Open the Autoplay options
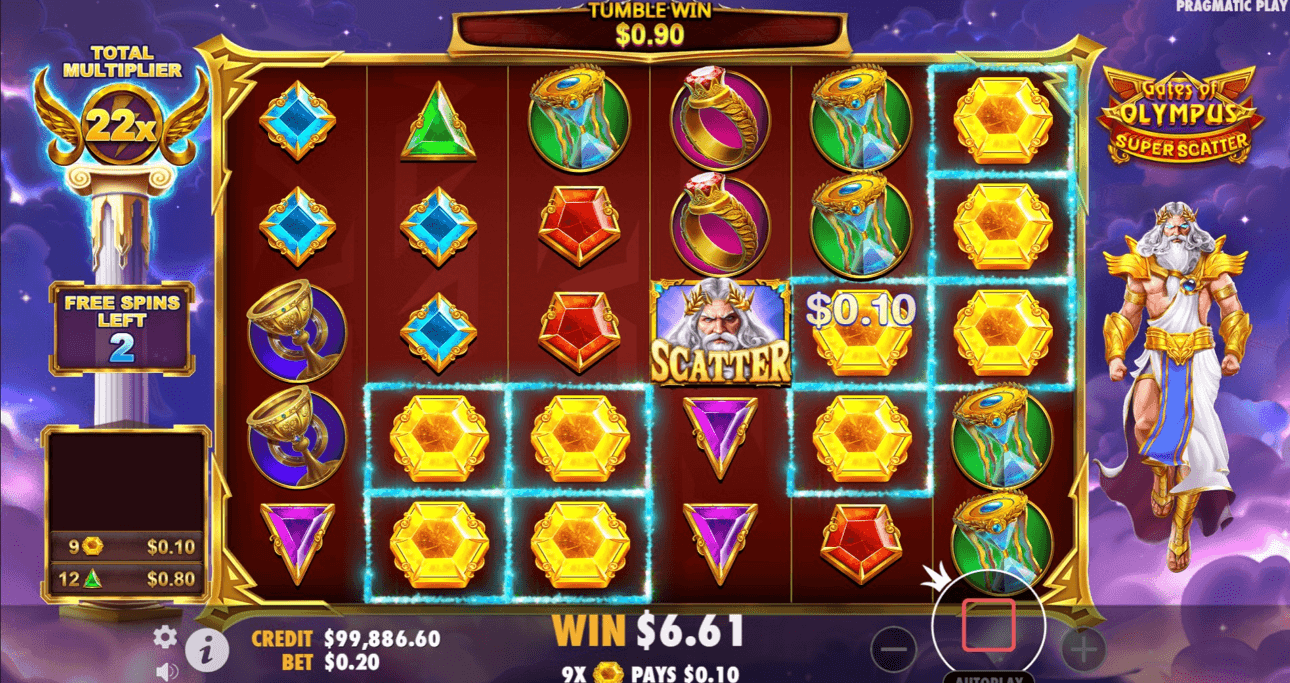Screen dimensions: 1290x683 coord(988,677)
